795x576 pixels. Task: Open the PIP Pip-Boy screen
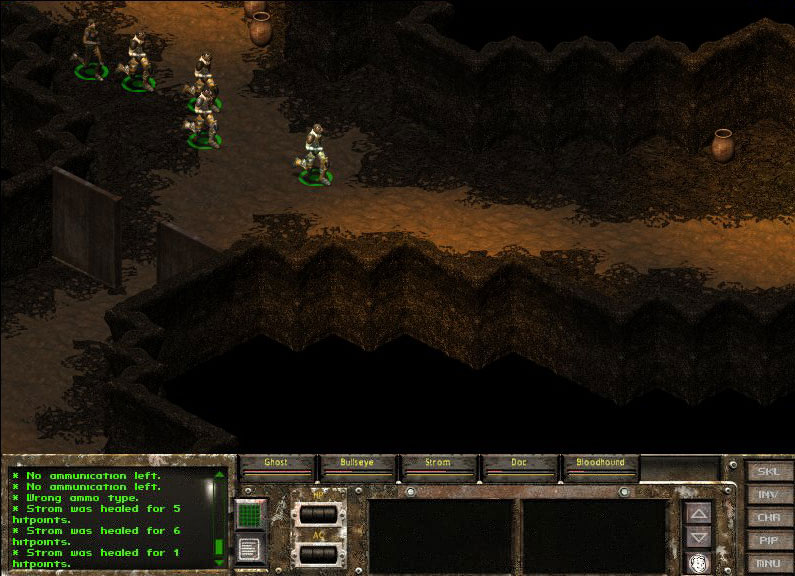[x=769, y=540]
